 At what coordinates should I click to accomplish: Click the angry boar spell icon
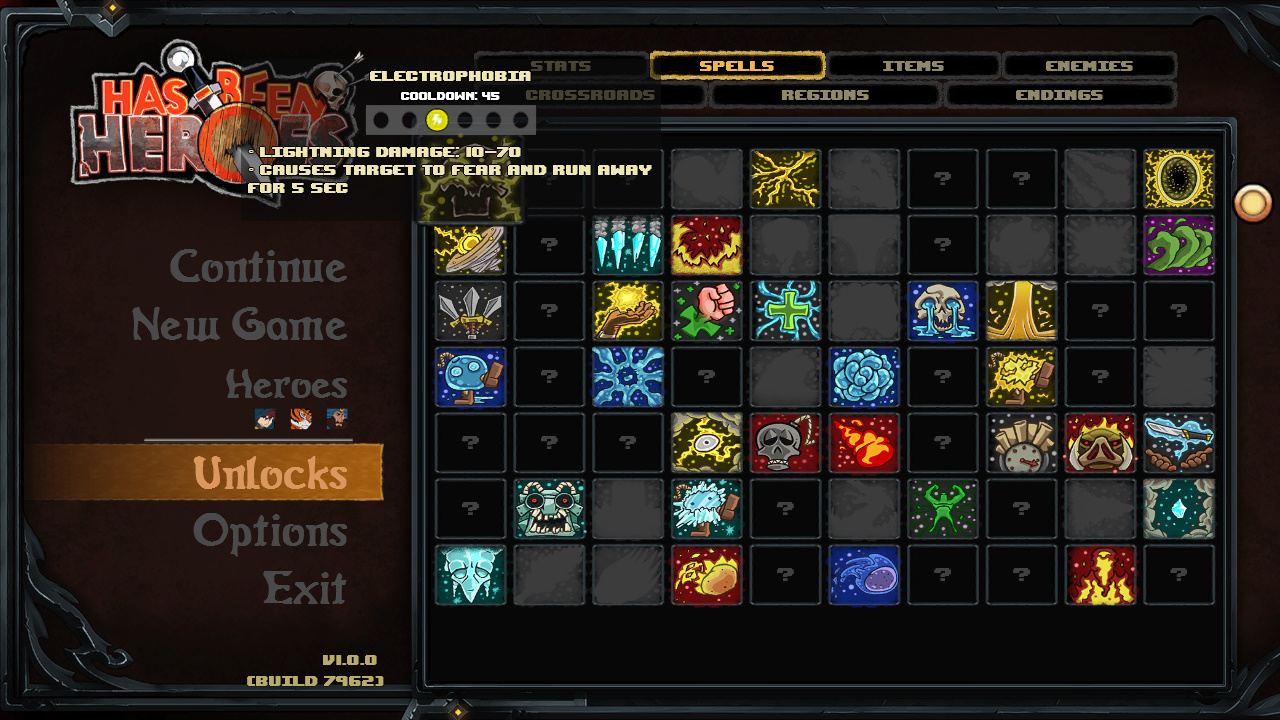[1100, 443]
